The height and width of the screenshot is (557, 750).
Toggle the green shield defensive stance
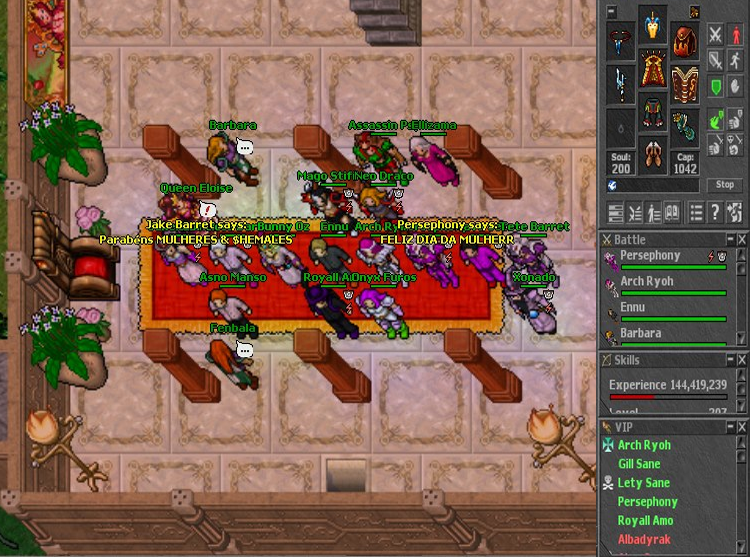[x=716, y=88]
